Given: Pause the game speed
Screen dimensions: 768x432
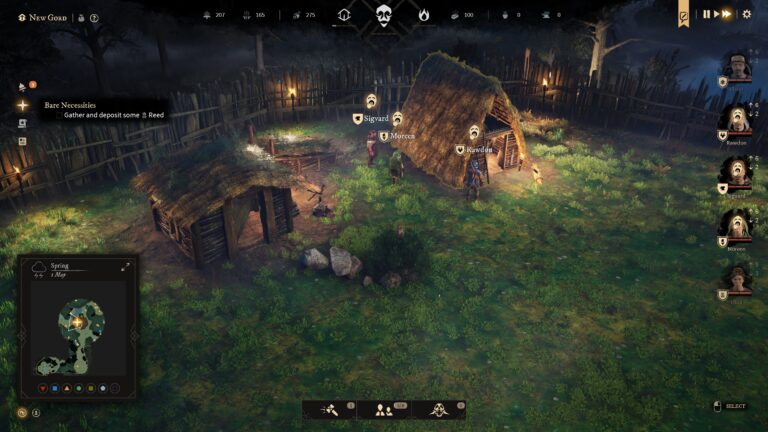Looking at the screenshot, I should [706, 14].
